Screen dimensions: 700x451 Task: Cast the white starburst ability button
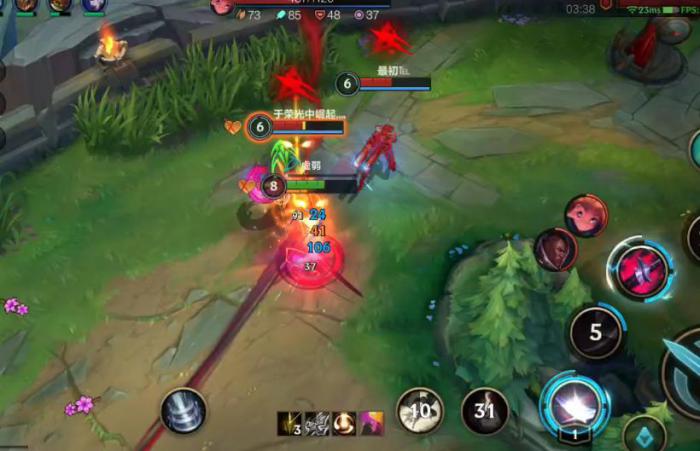click(574, 402)
